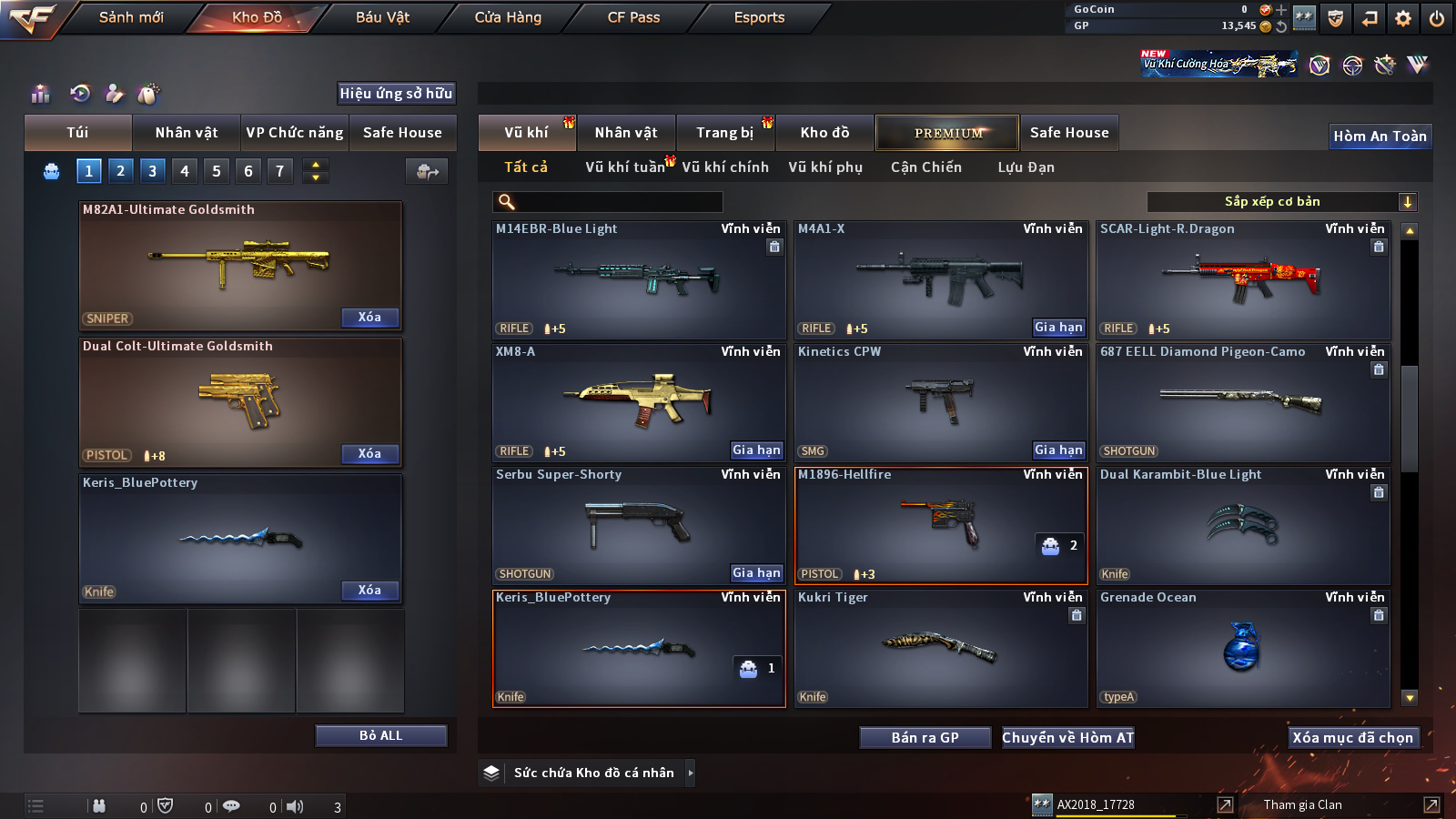Go to the Cửa Hàng shop
Screen dimensions: 1456x819
point(508,17)
